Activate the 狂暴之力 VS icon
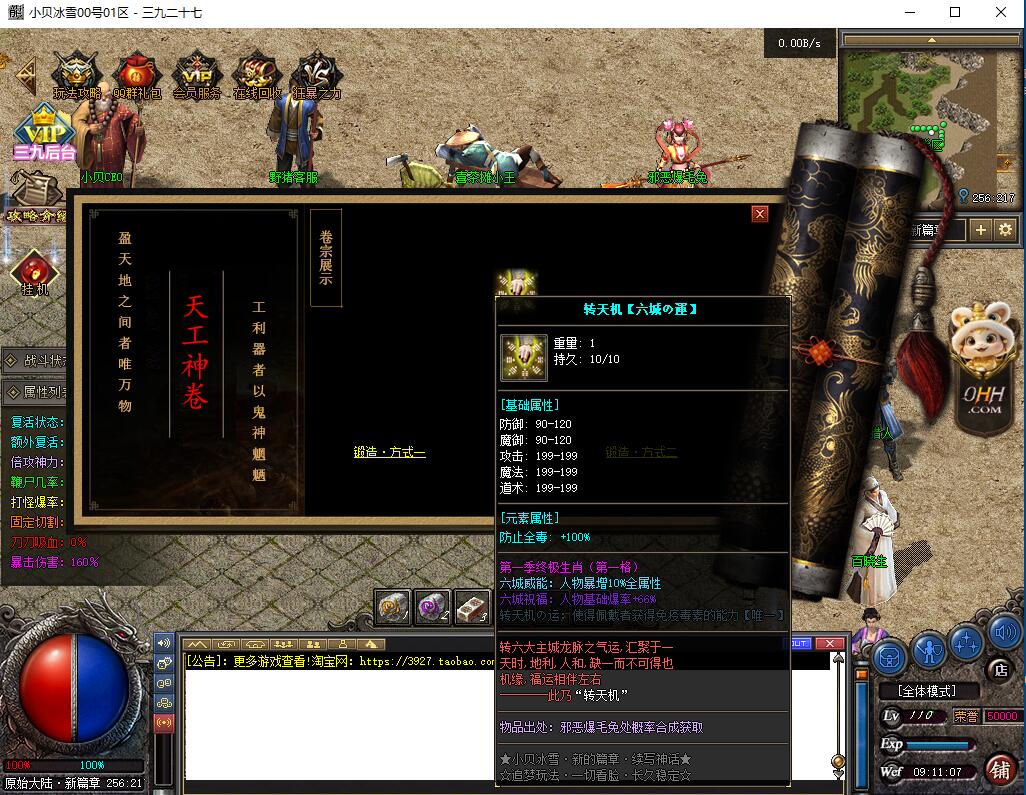The image size is (1026, 795). pyautogui.click(x=317, y=75)
